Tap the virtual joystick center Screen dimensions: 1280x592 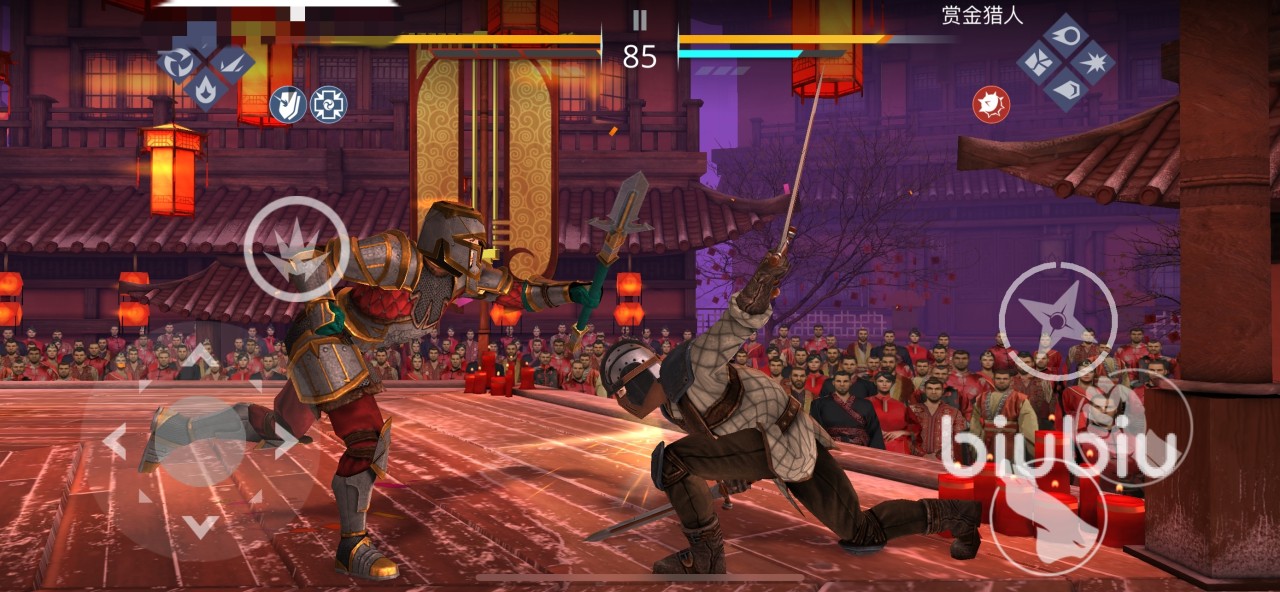click(200, 441)
